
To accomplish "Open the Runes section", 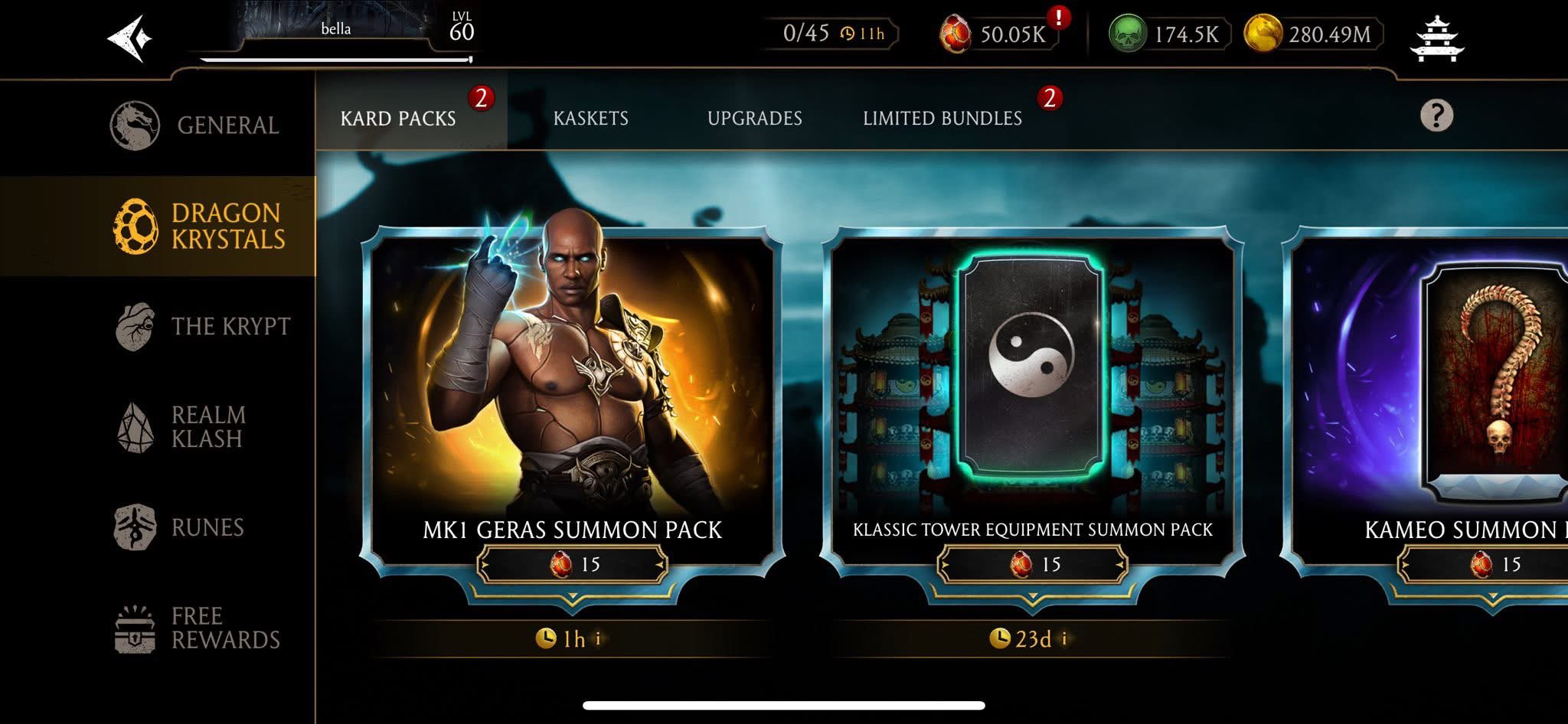I will click(180, 527).
